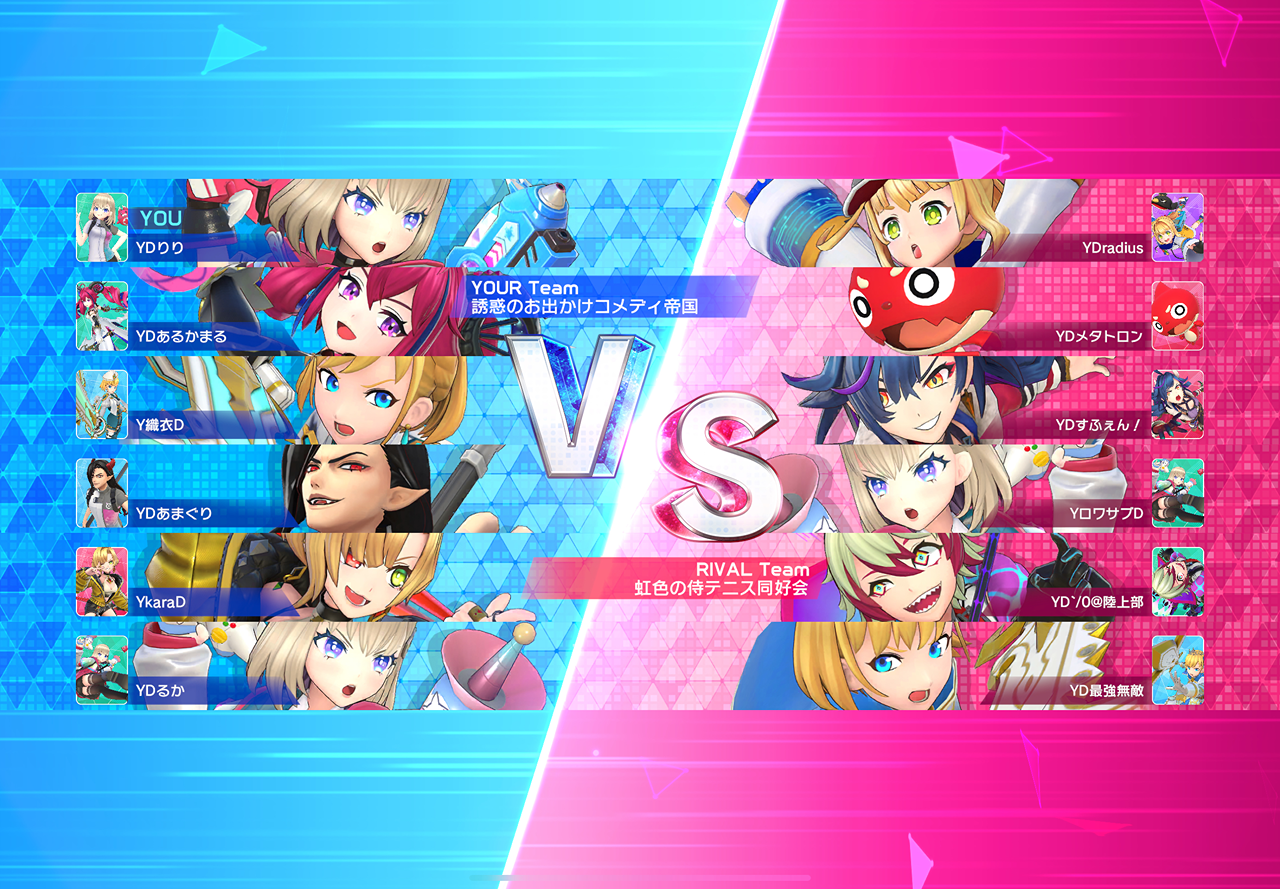Image resolution: width=1280 pixels, height=889 pixels.
Task: Click YDメタトロン's red mascot avatar
Action: pos(1177,316)
